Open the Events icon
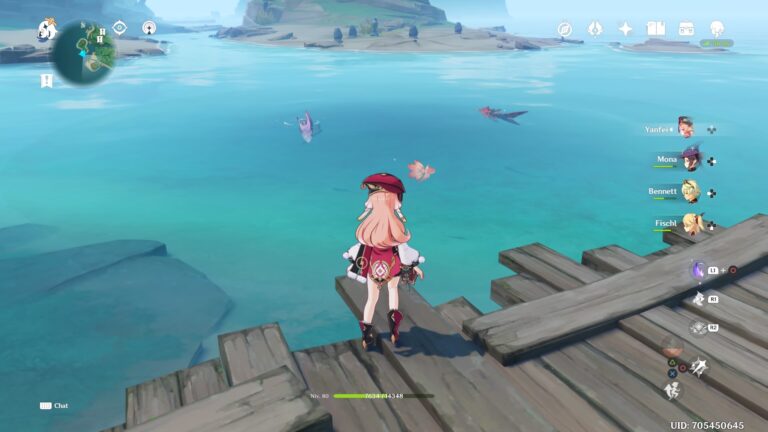Viewport: 768px width, 432px height. pos(686,29)
